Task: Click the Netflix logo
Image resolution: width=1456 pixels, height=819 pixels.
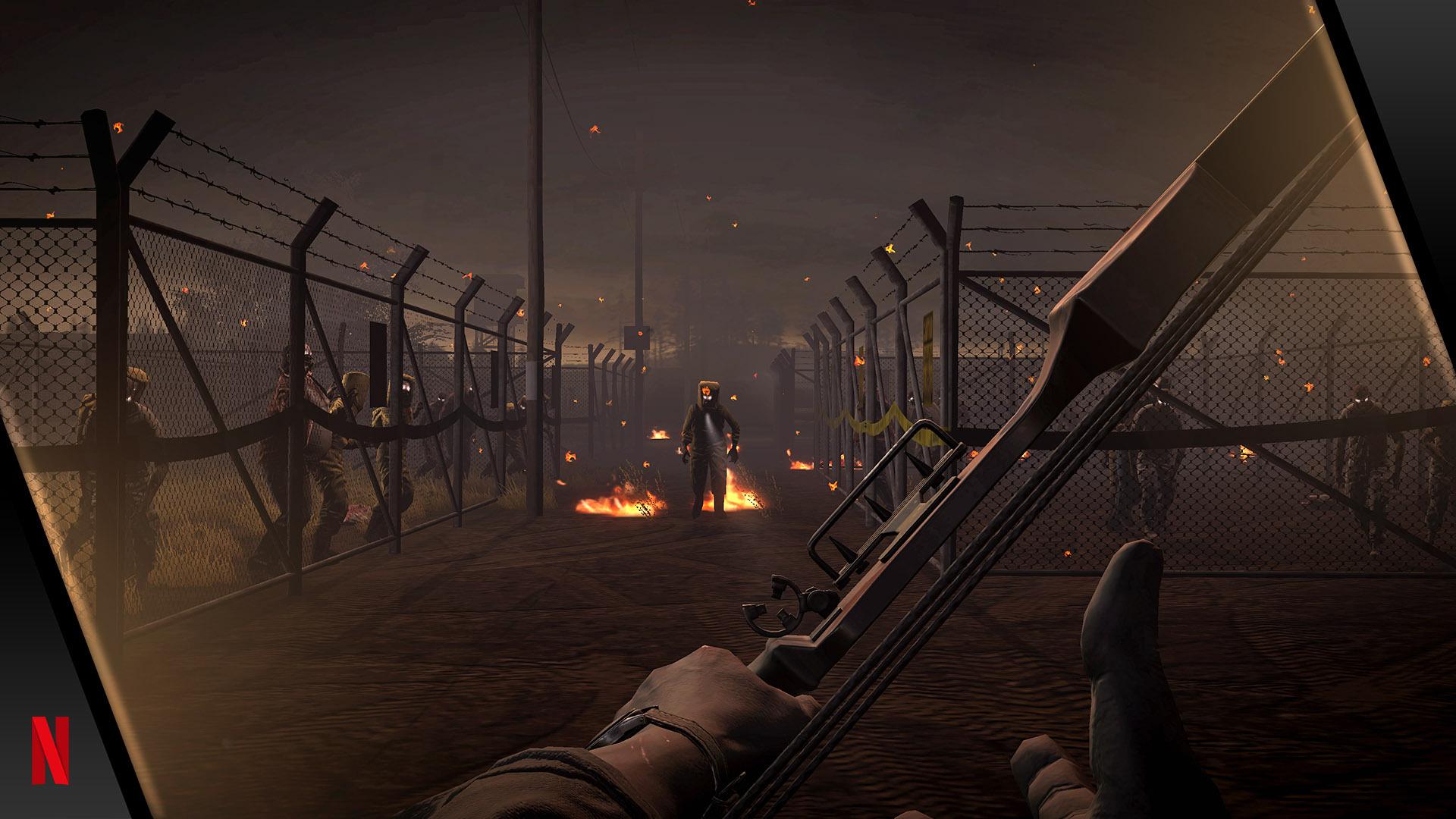Action: coord(50,750)
